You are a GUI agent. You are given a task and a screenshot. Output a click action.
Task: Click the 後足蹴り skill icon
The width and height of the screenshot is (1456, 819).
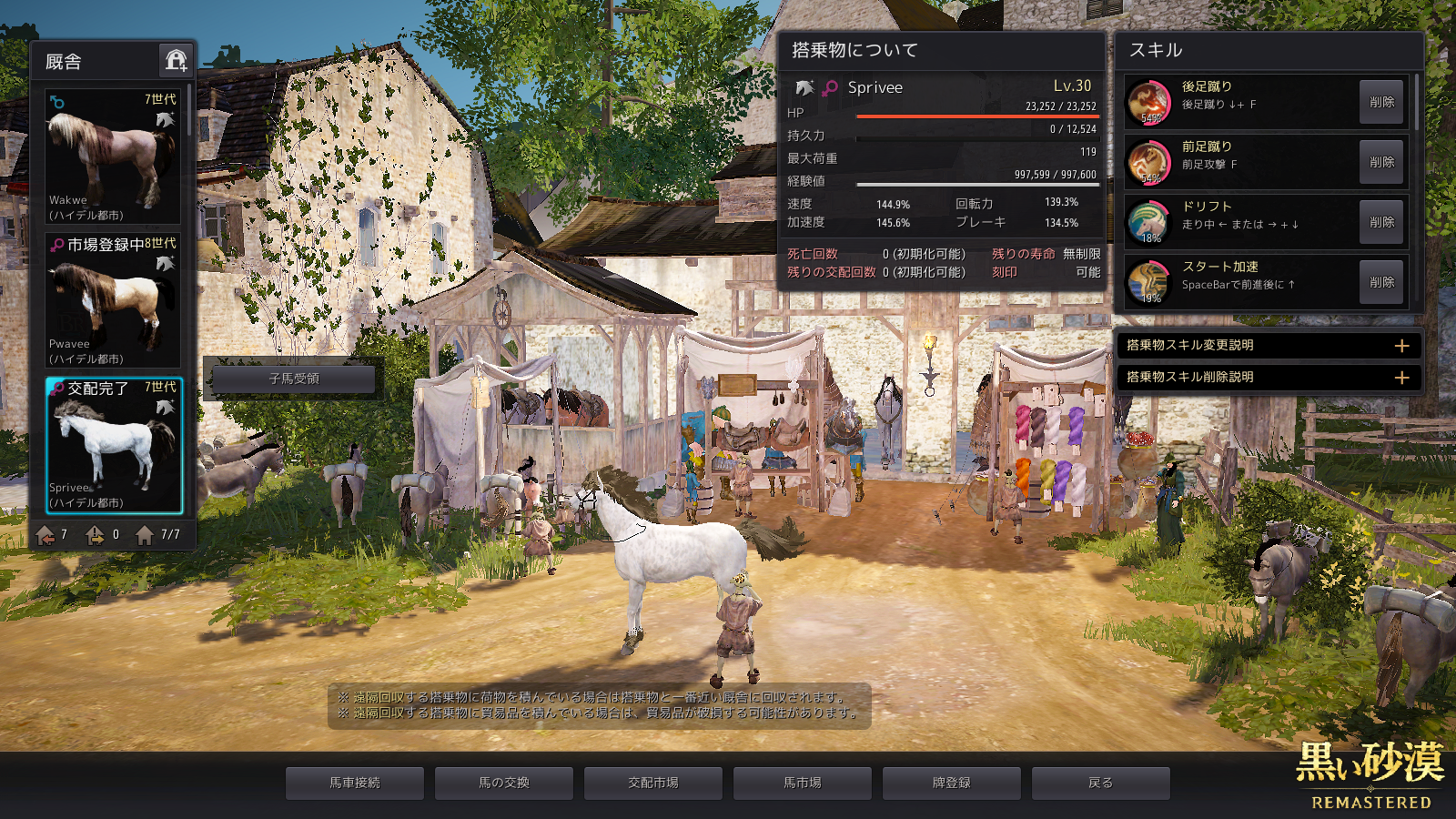click(1148, 101)
